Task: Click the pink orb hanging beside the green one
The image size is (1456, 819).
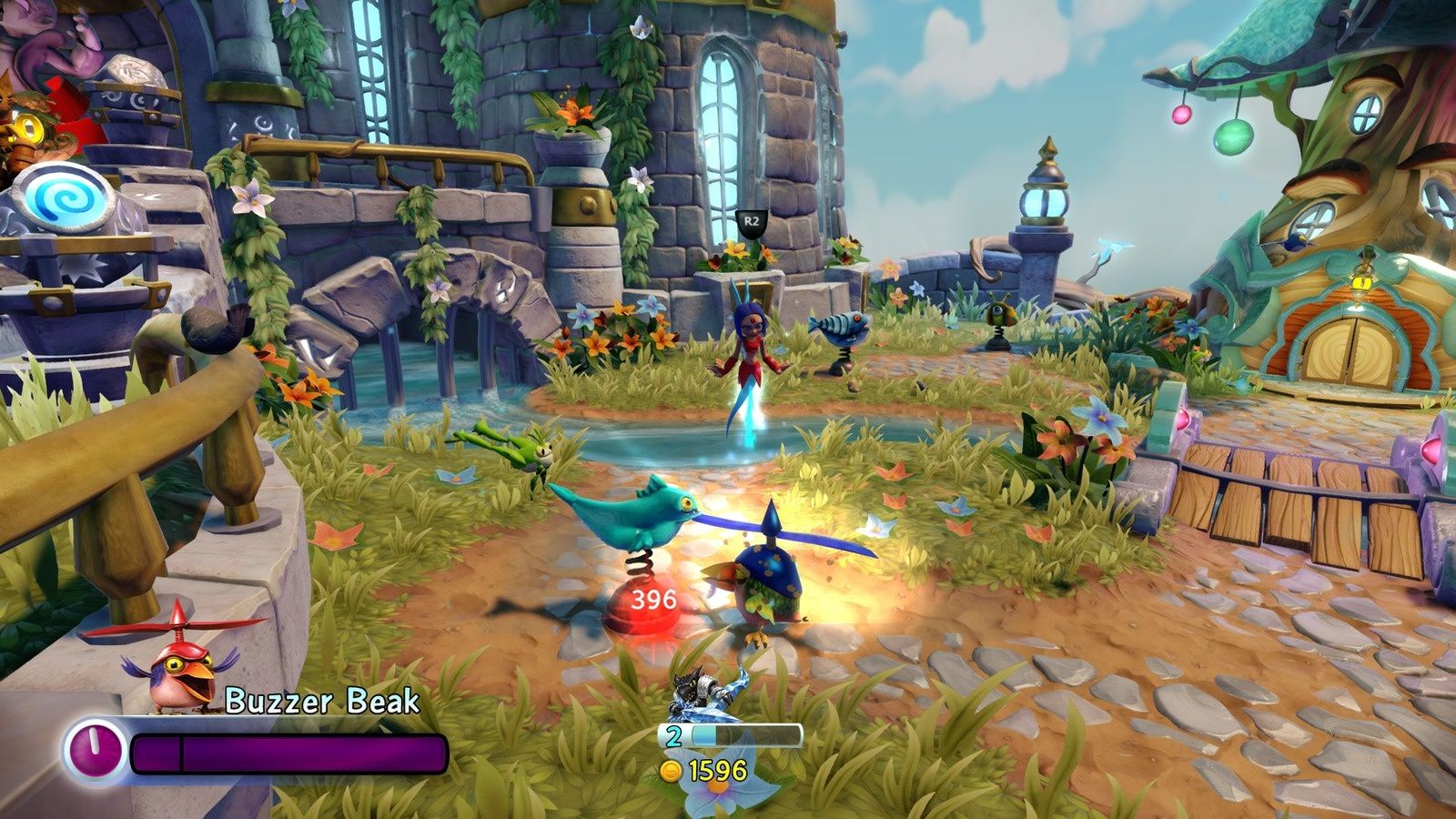Action: tap(1183, 113)
